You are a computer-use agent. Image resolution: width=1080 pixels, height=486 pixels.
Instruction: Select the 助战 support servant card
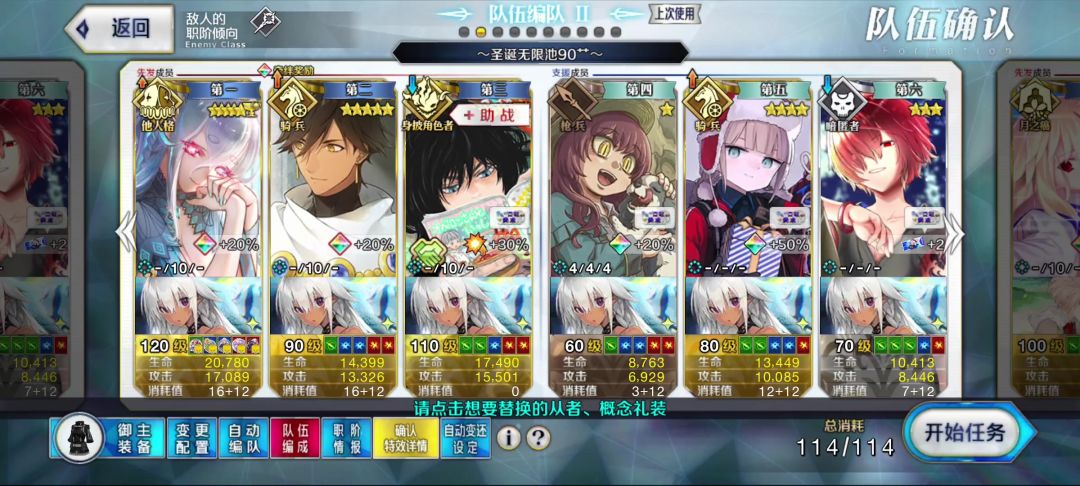point(469,180)
